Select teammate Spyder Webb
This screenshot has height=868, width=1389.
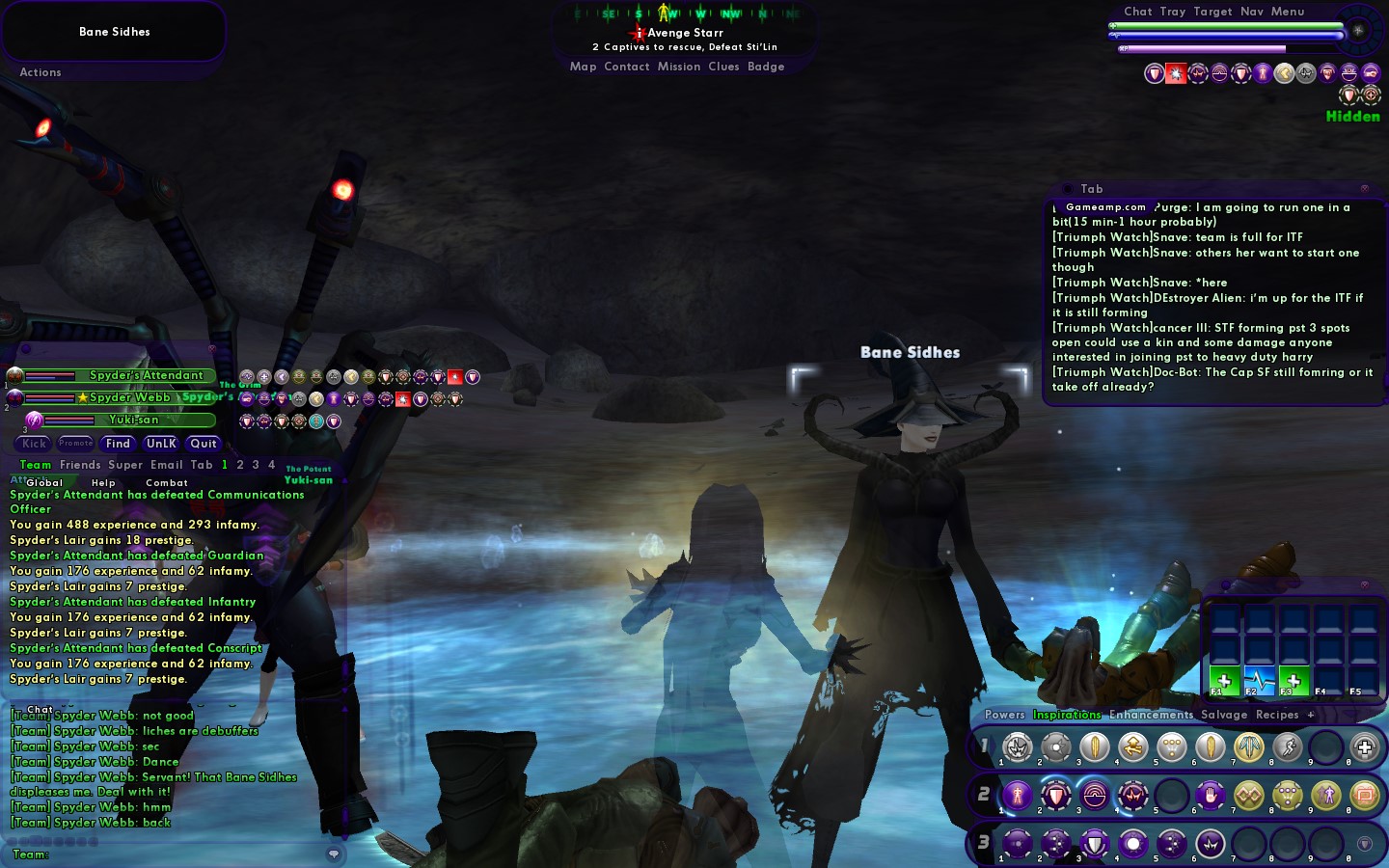pyautogui.click(x=129, y=397)
